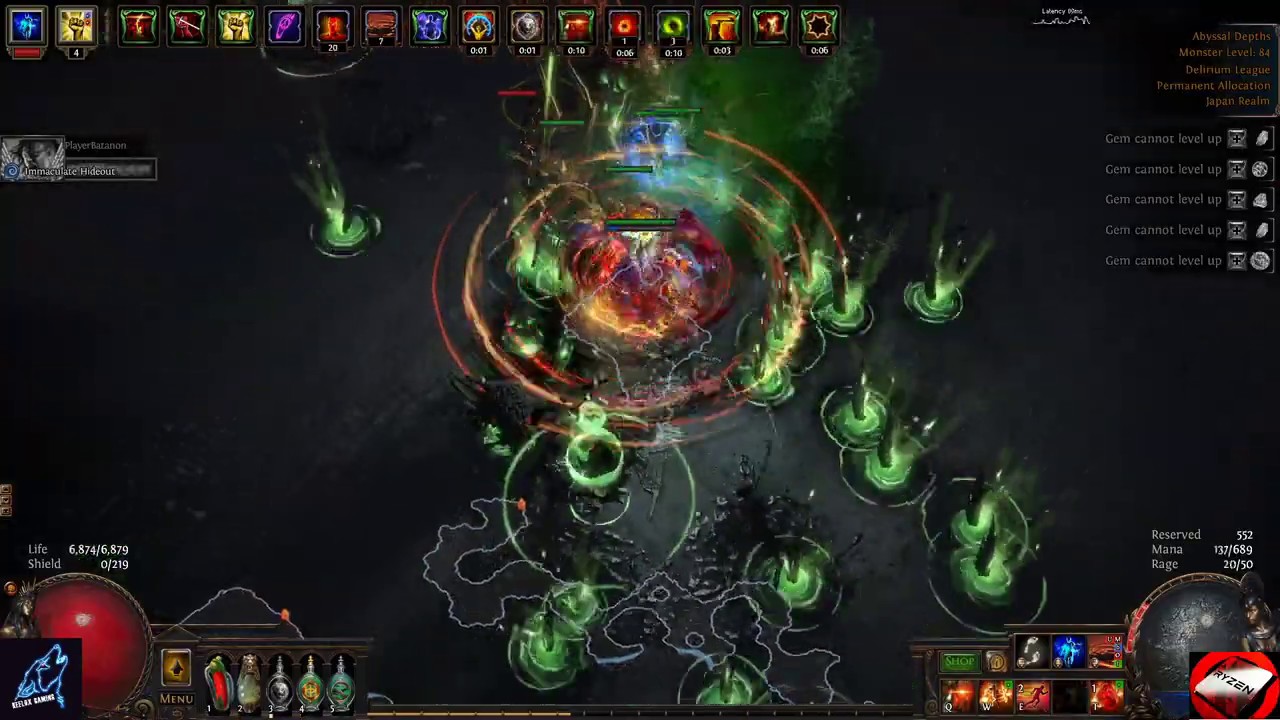Image resolution: width=1280 pixels, height=720 pixels.
Task: Open the green Shop button
Action: [959, 661]
